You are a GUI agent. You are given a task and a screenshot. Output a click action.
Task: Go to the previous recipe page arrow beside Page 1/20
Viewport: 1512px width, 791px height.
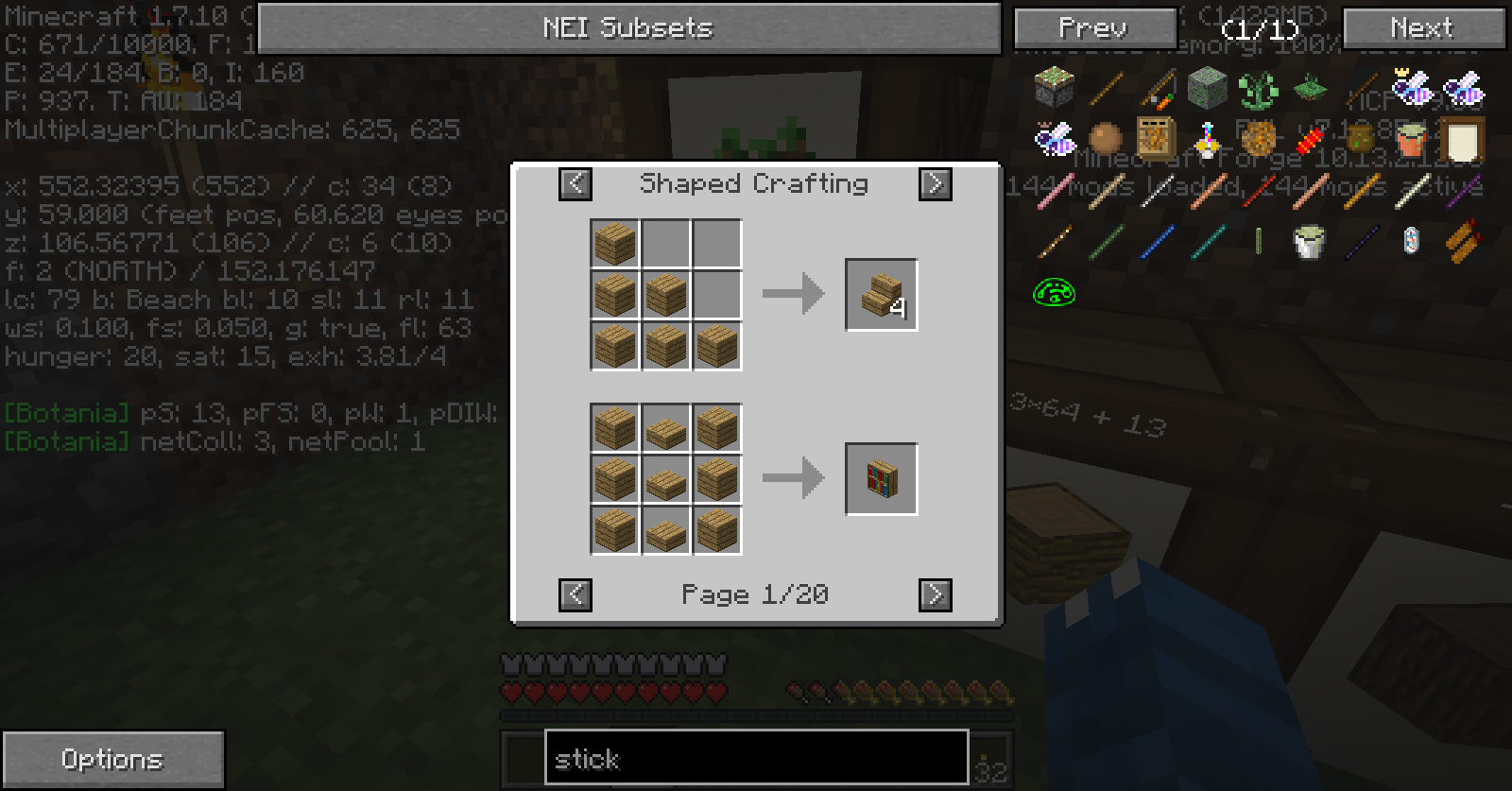(576, 594)
